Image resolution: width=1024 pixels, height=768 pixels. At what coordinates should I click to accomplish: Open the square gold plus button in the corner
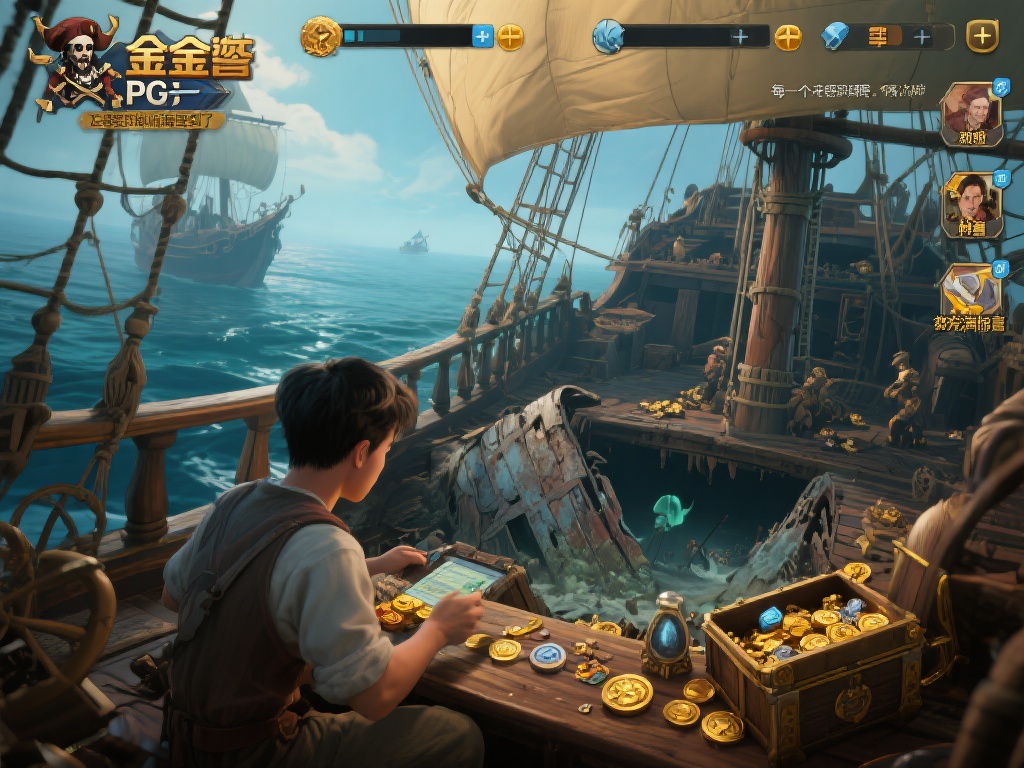tap(982, 36)
